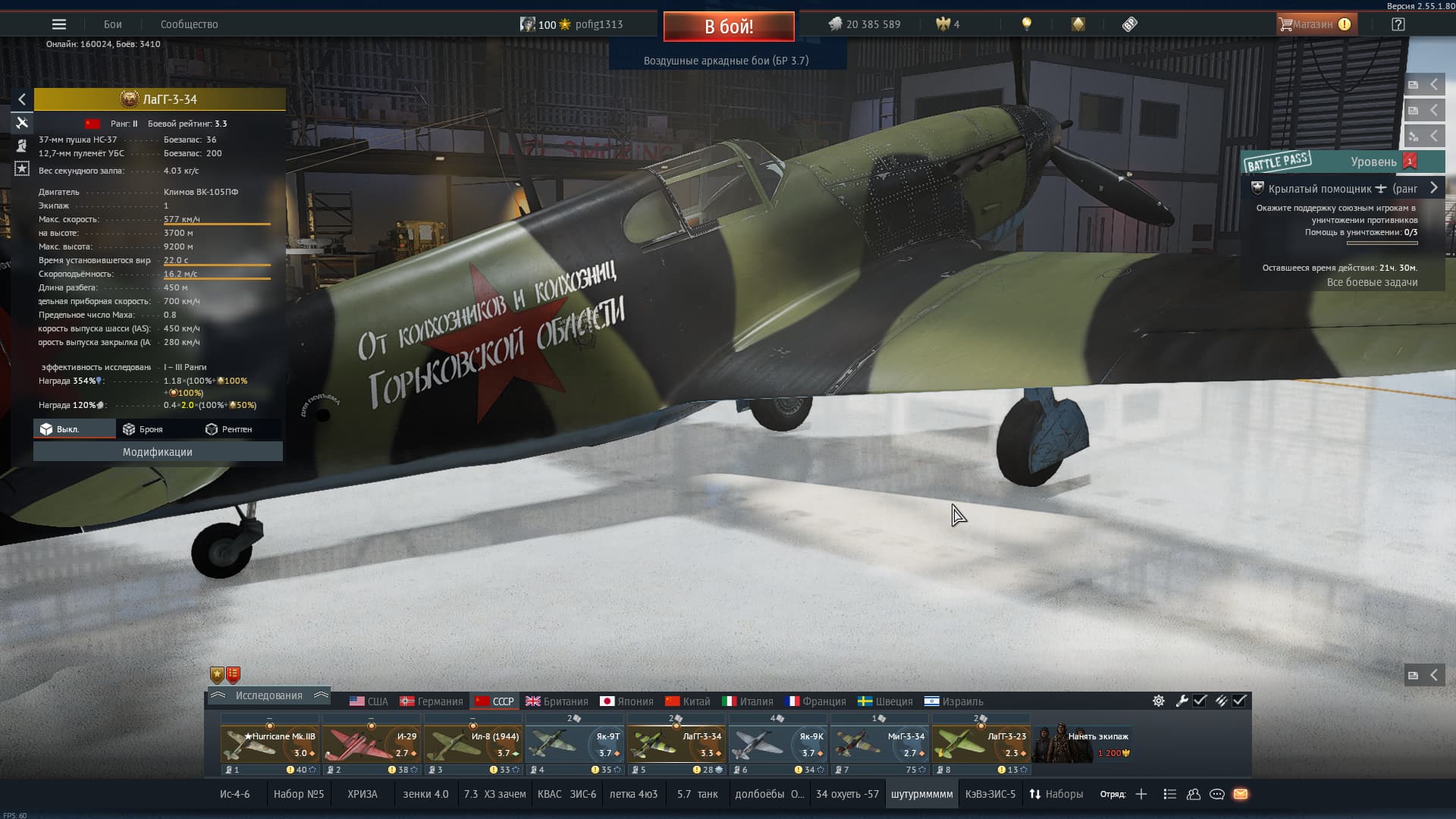
Task: Switch to the Броня armor view
Action: (143, 429)
